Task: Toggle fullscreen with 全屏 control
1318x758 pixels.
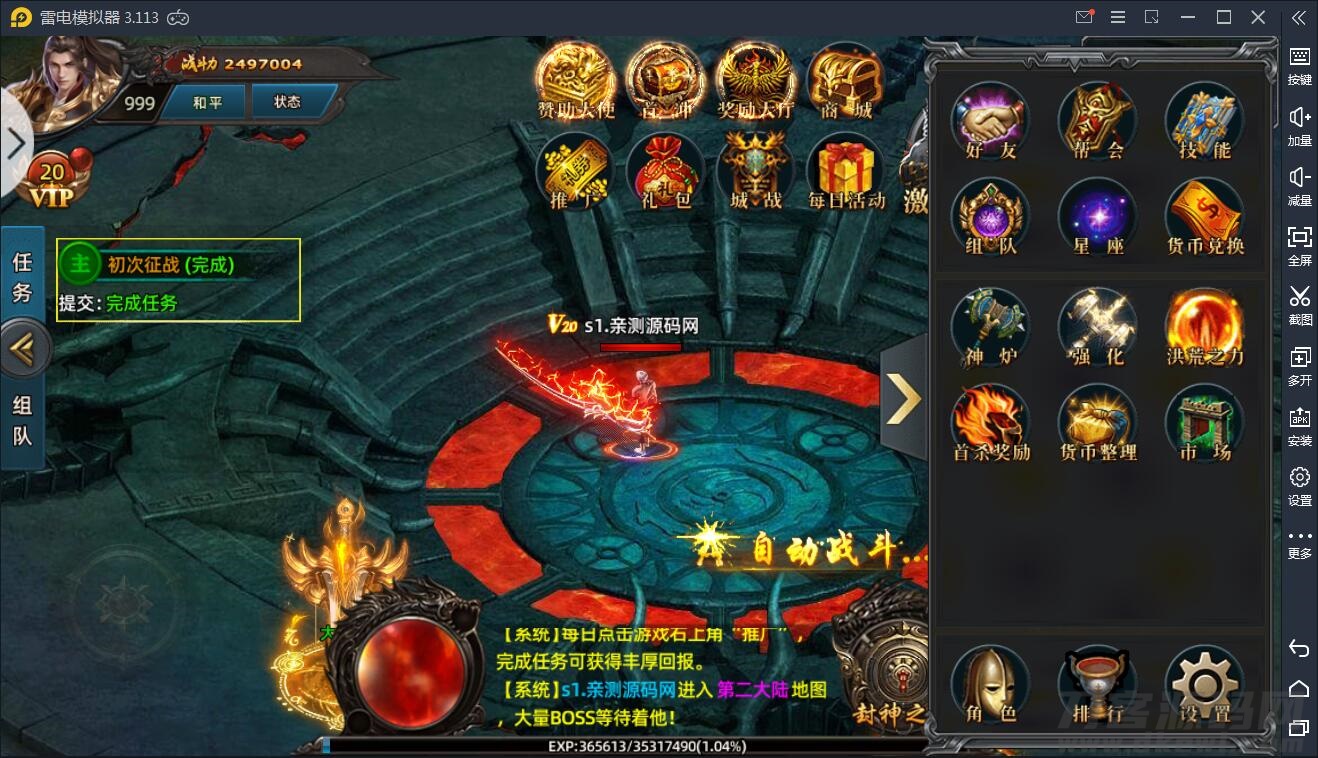Action: tap(1299, 247)
